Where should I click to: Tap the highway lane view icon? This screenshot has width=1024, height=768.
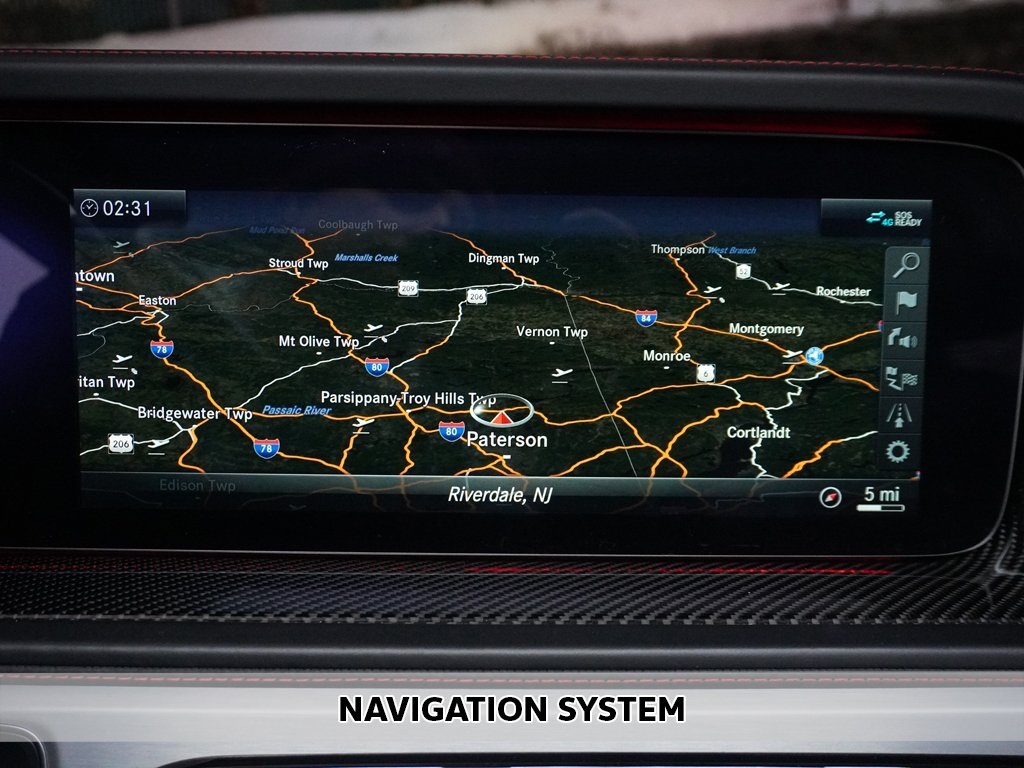(901, 414)
